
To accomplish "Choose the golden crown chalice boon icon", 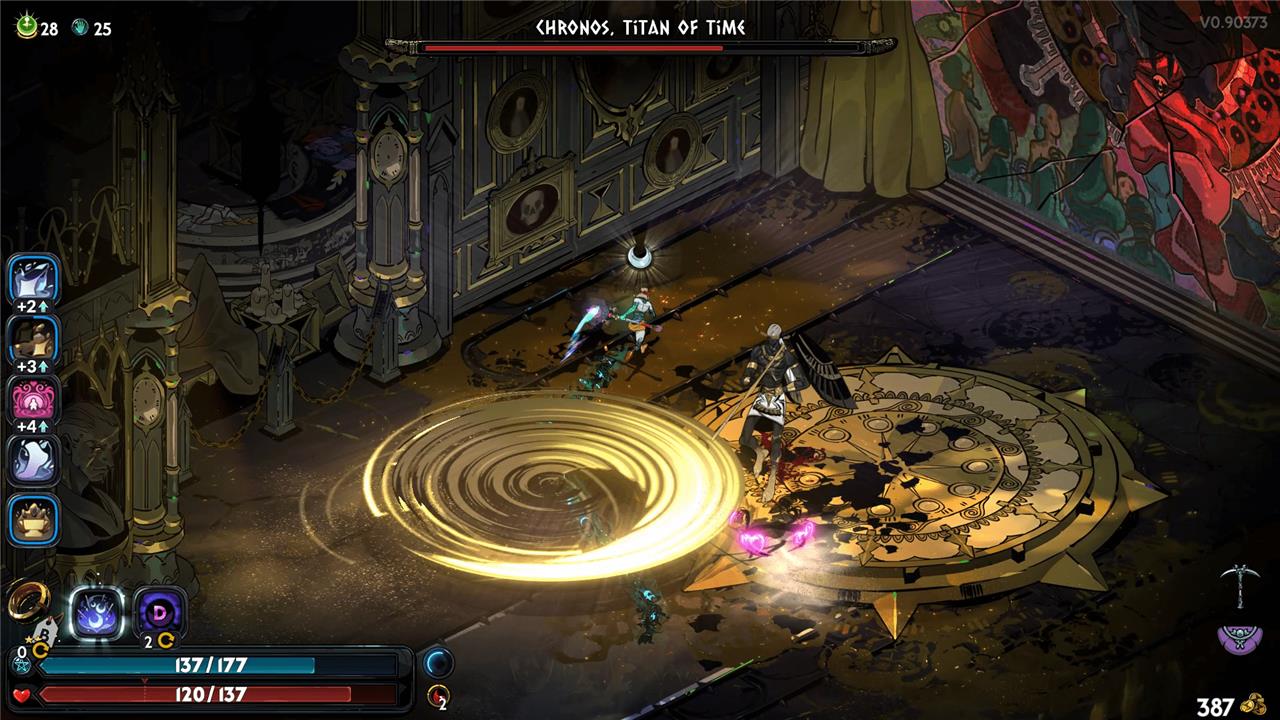I will pos(34,520).
